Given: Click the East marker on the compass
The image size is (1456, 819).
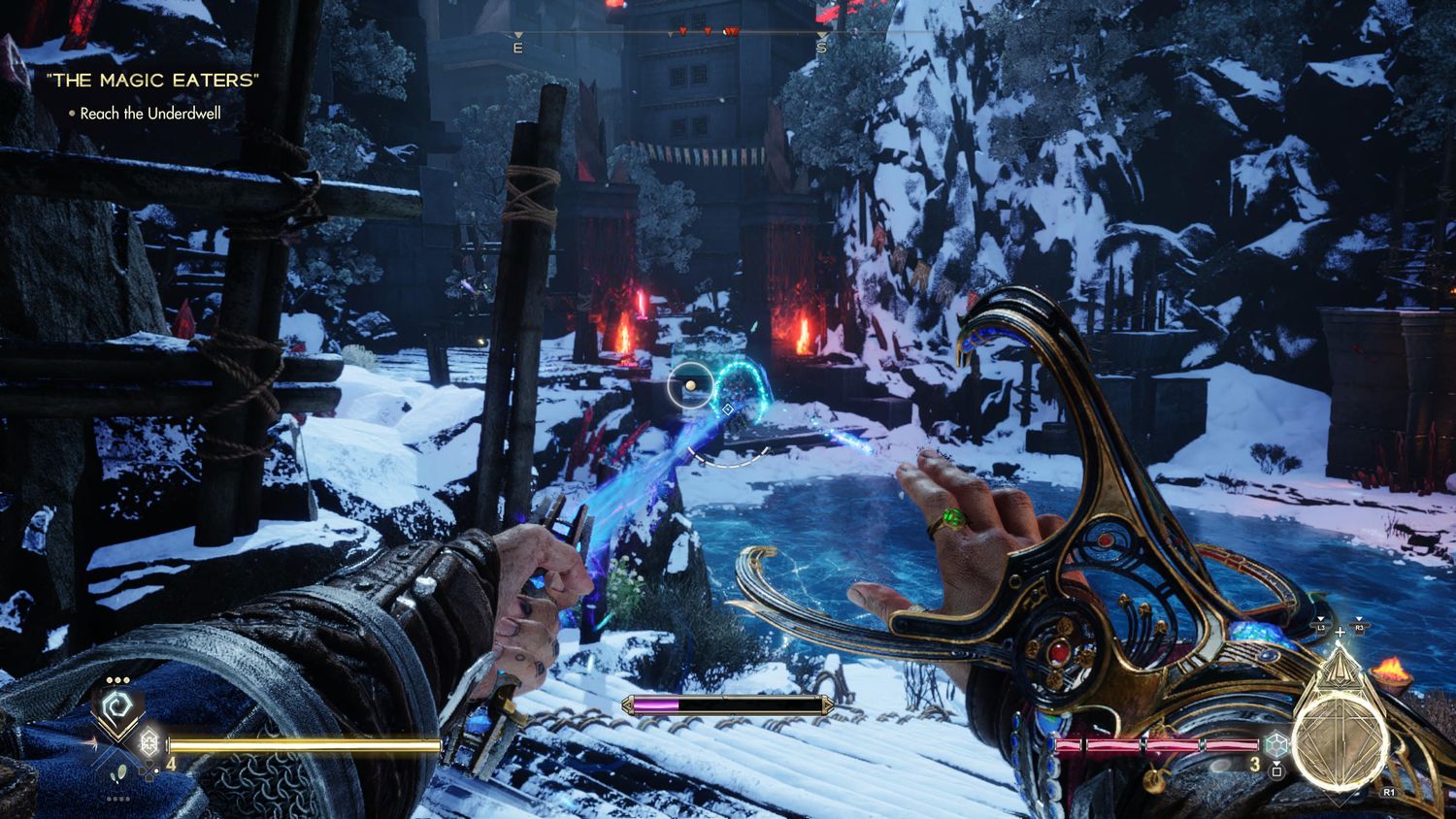Looking at the screenshot, I should coord(517,48).
